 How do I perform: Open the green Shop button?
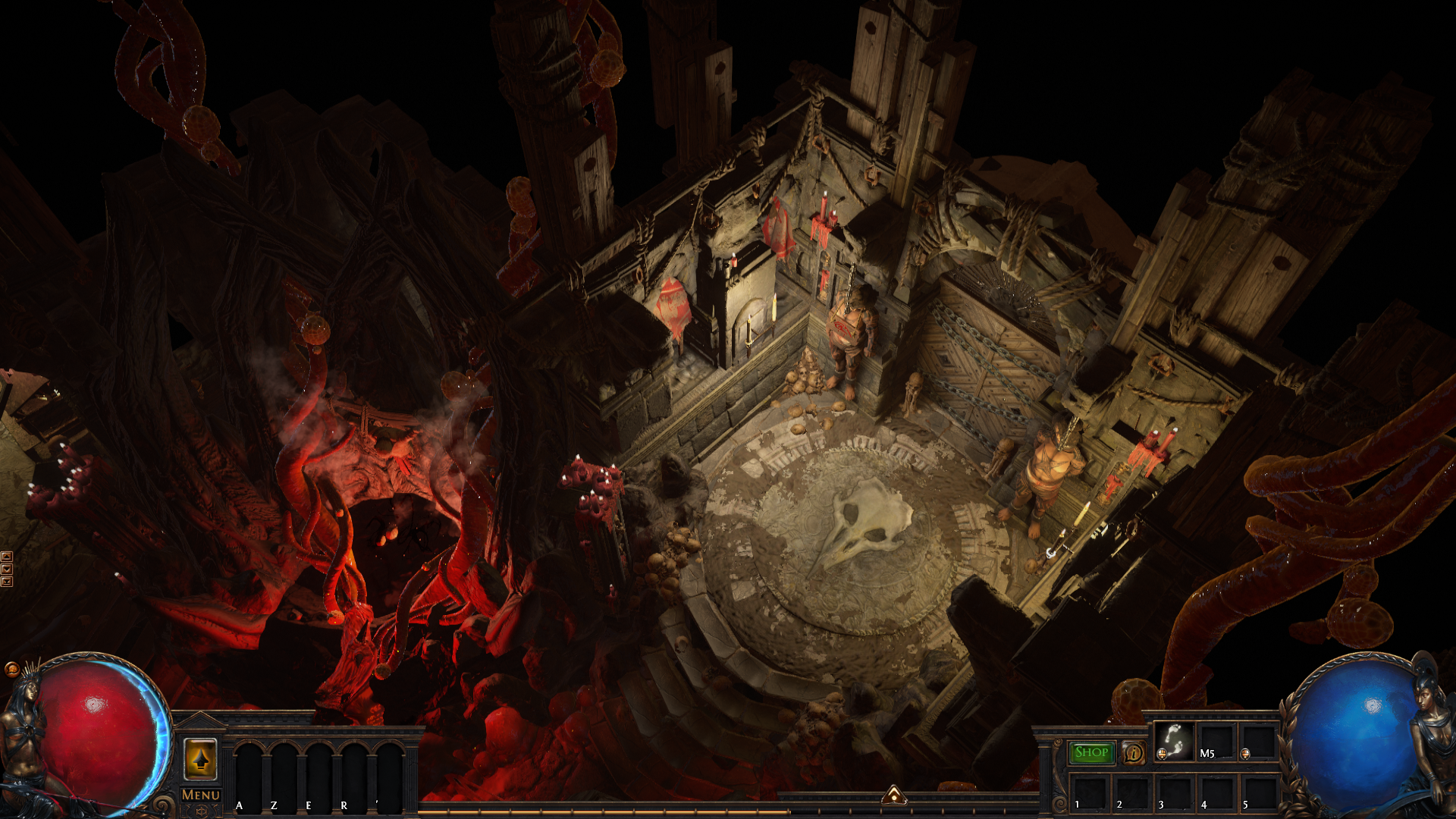click(1091, 752)
